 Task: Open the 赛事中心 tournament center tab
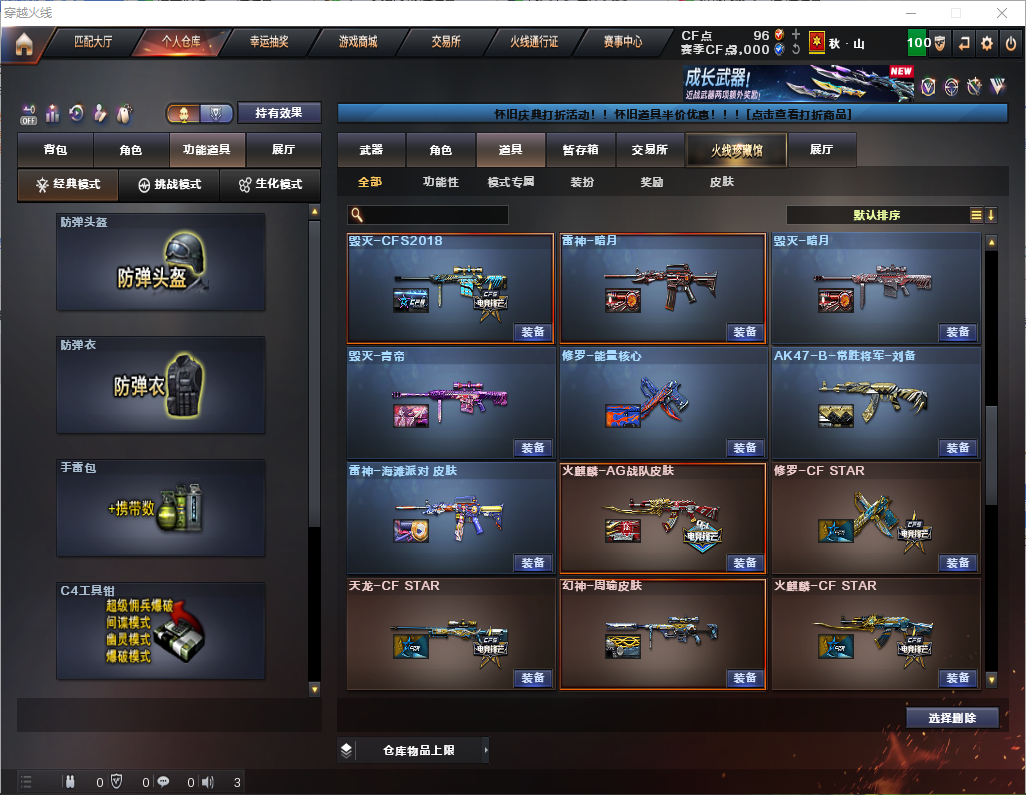(x=622, y=43)
